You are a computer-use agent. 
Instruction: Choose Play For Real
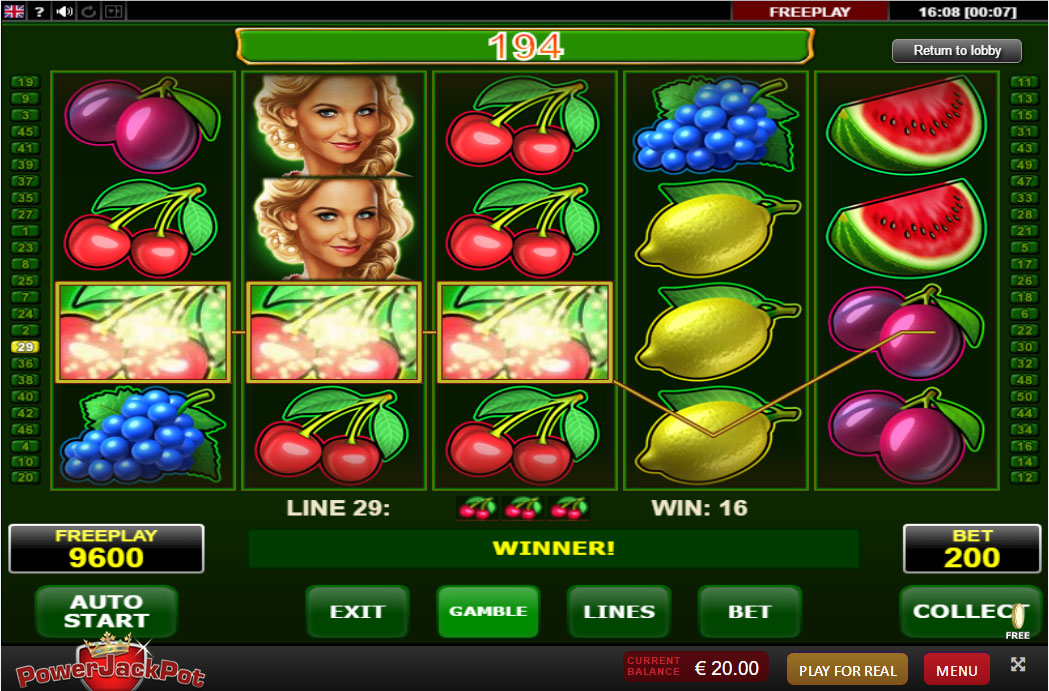[847, 670]
